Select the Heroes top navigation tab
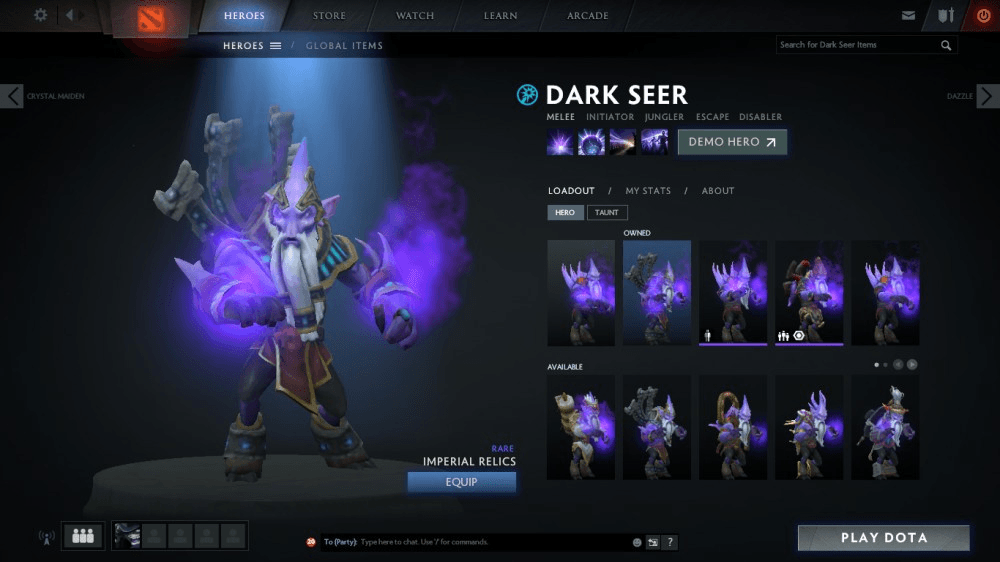This screenshot has width=1000, height=562. click(245, 16)
